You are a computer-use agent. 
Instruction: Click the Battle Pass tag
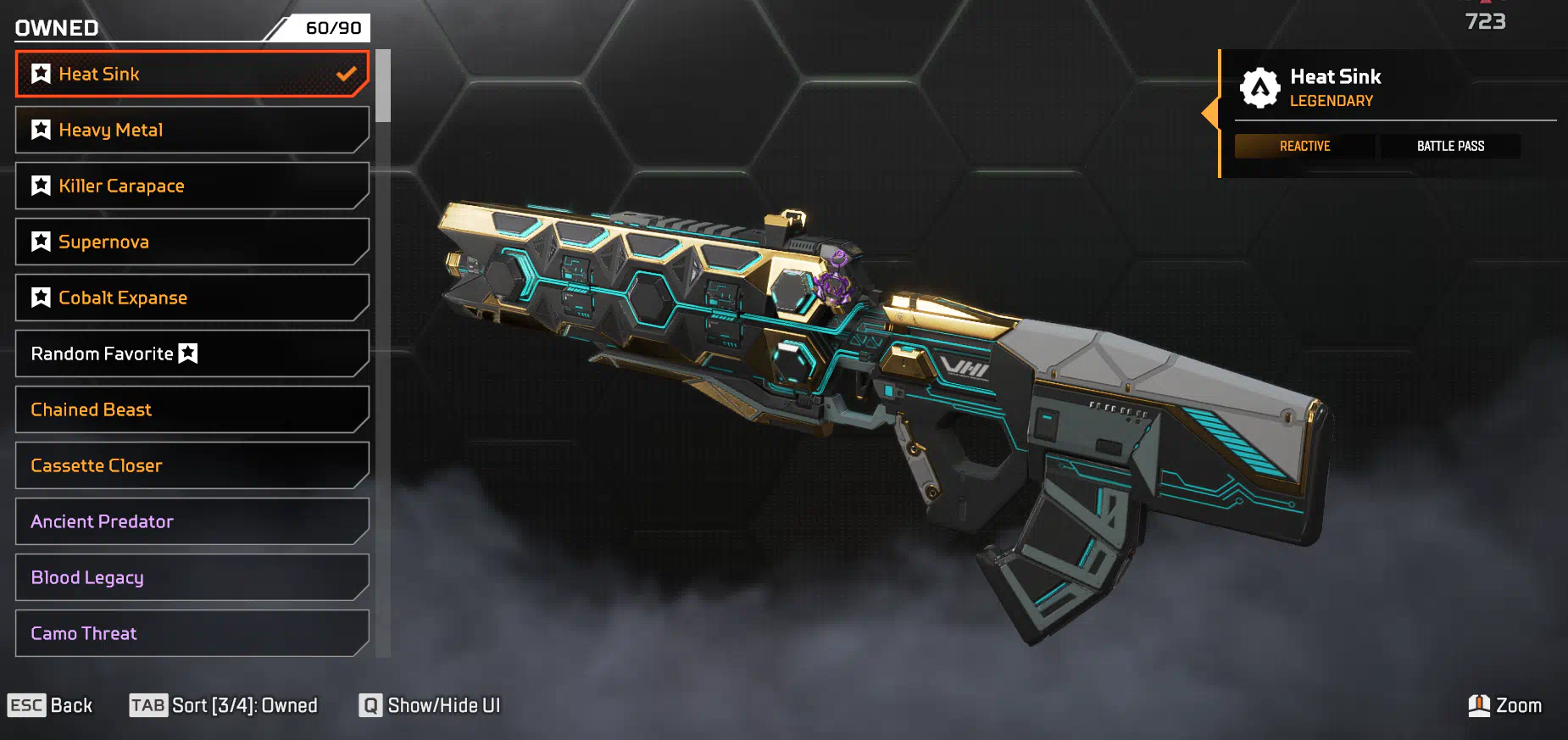1450,146
